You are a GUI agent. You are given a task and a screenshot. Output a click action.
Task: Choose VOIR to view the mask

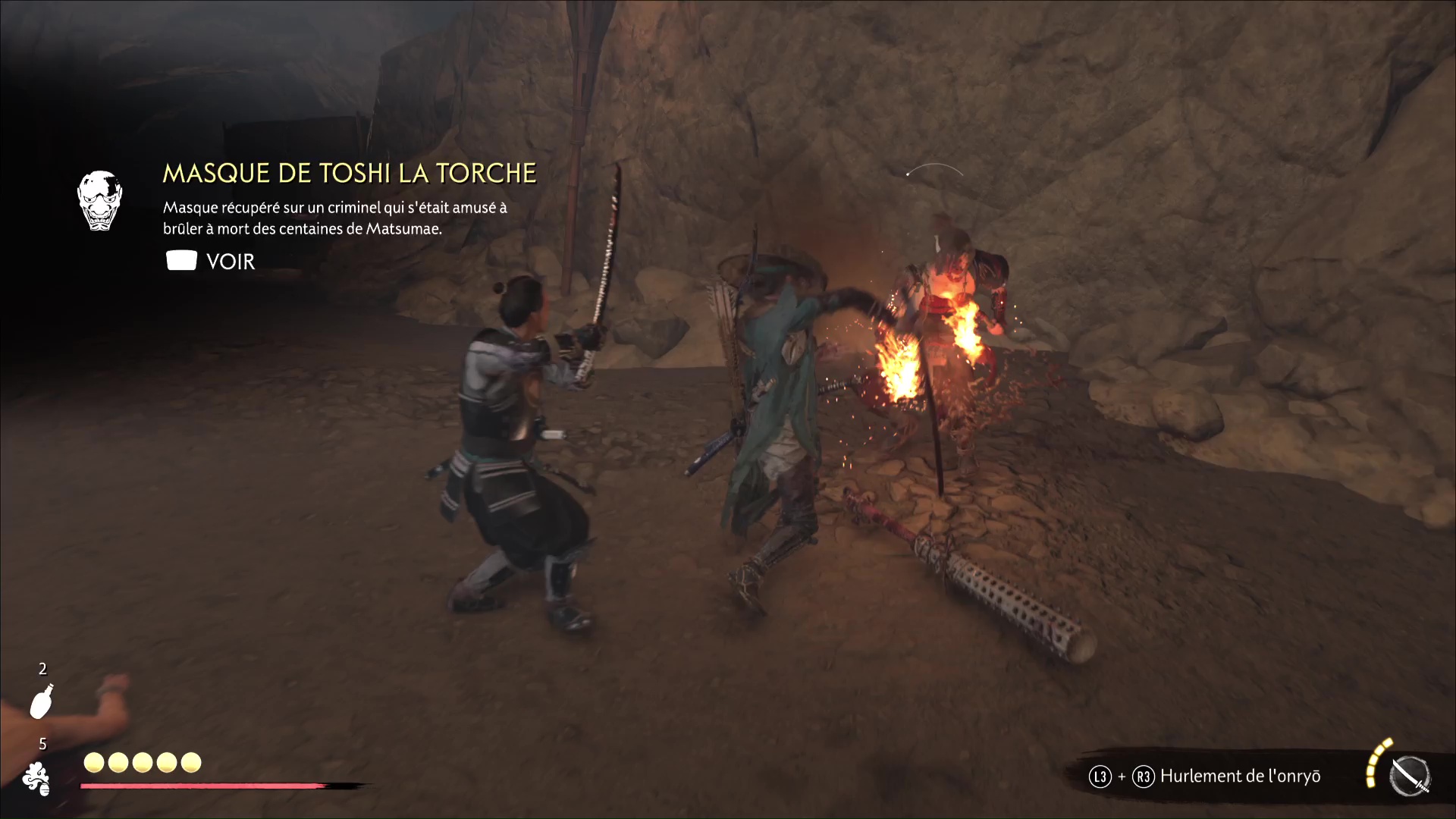[211, 262]
